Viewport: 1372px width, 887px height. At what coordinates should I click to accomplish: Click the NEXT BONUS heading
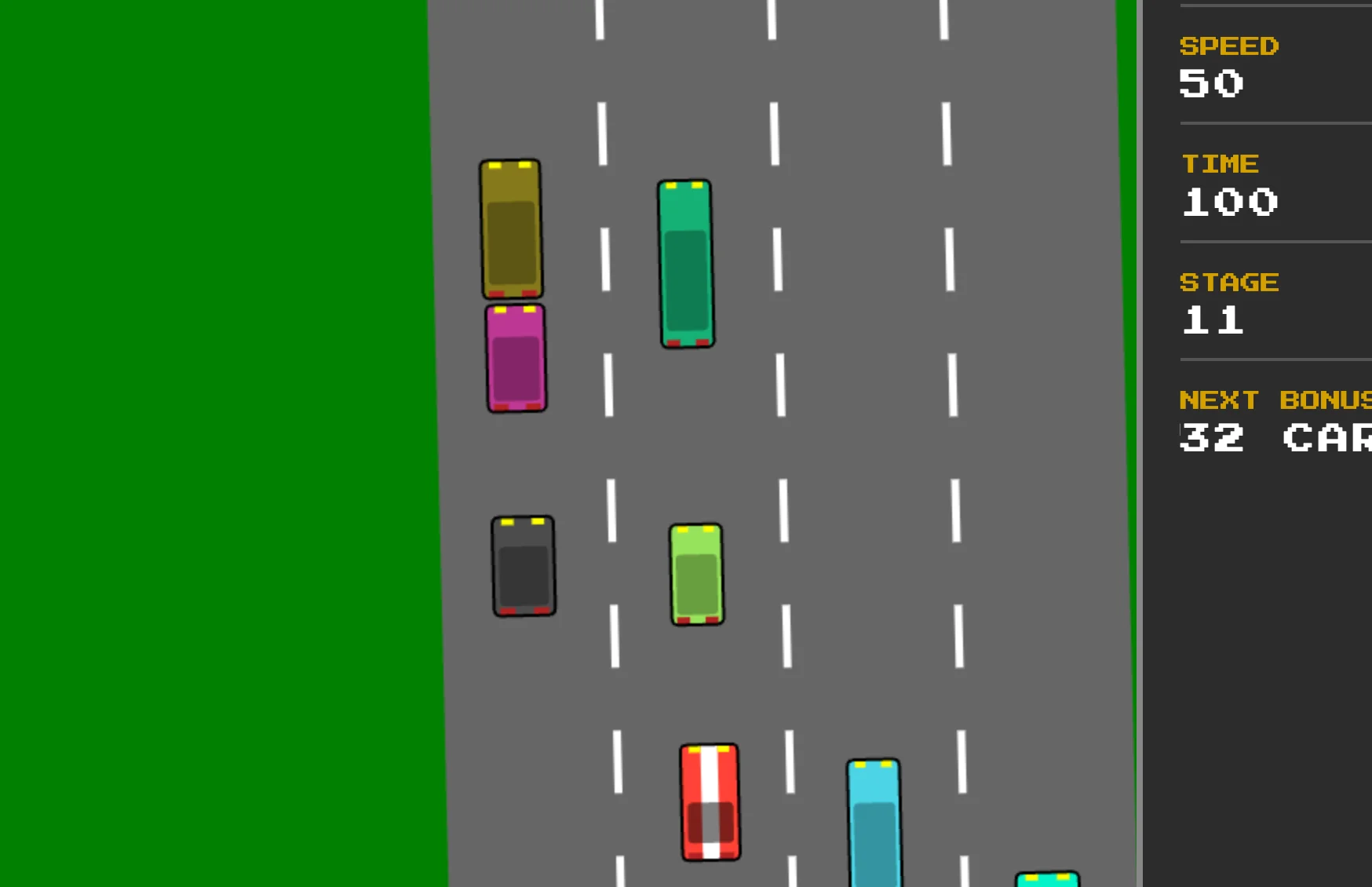pos(1272,399)
